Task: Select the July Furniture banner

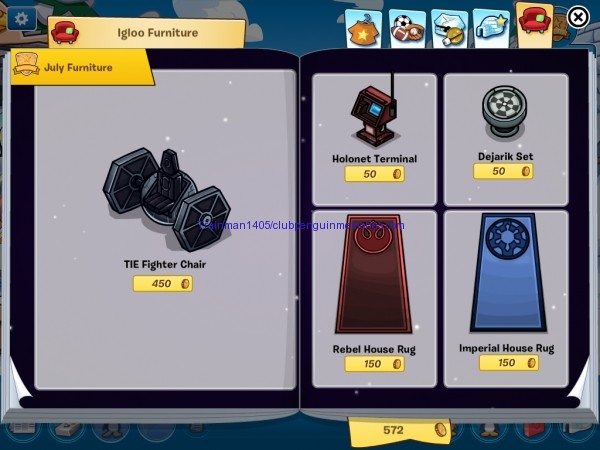Action: 80,68
